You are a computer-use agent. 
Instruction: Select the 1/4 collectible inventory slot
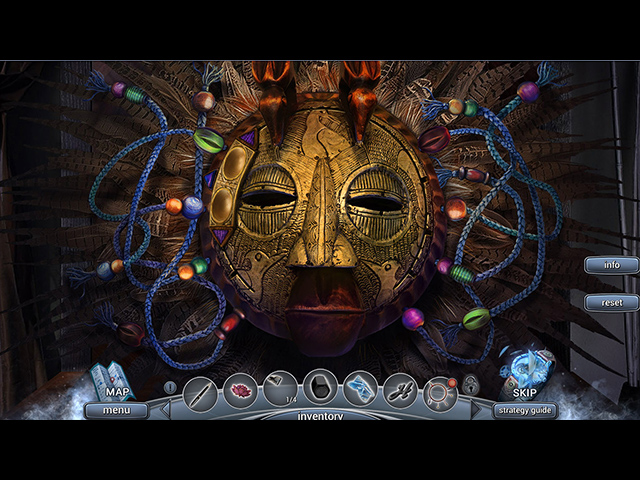(281, 389)
